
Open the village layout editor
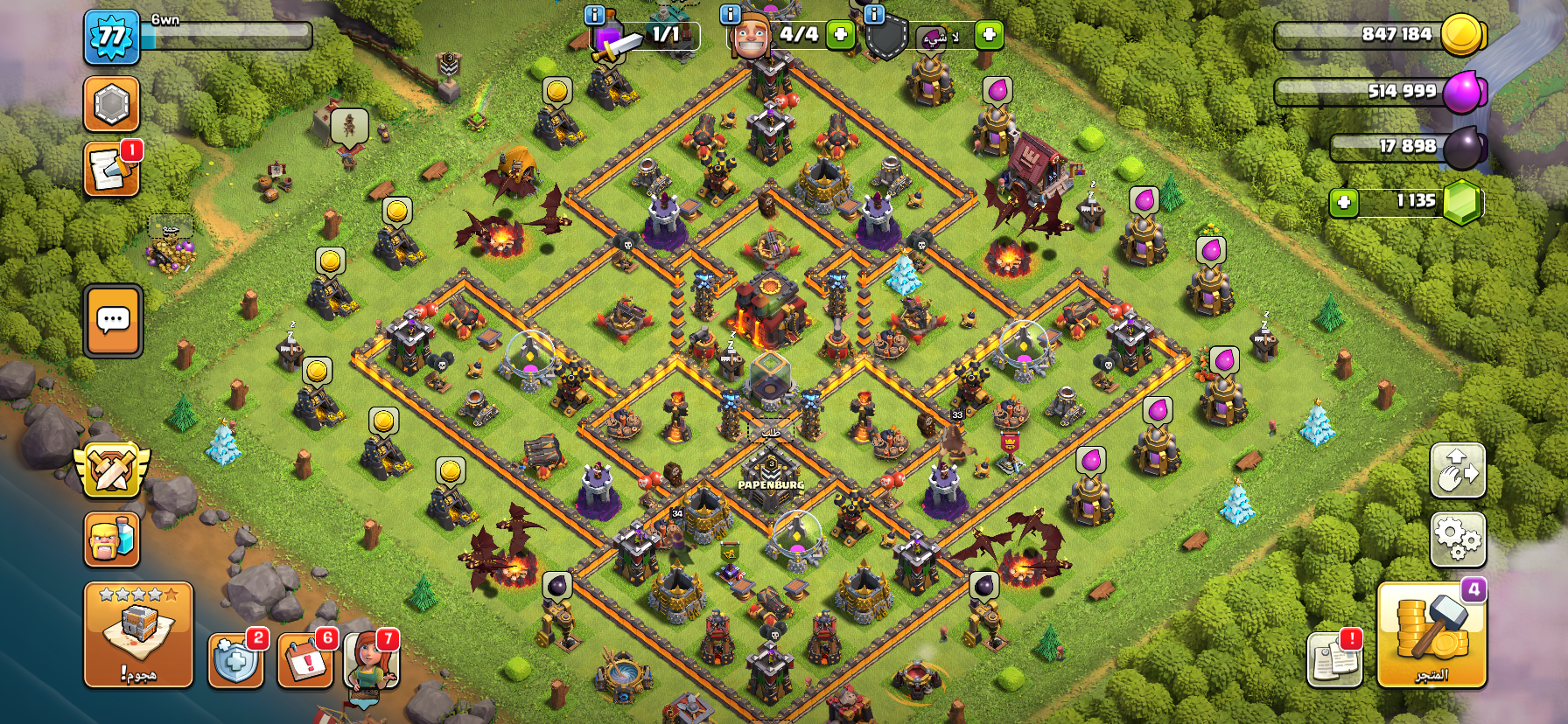point(1457,470)
